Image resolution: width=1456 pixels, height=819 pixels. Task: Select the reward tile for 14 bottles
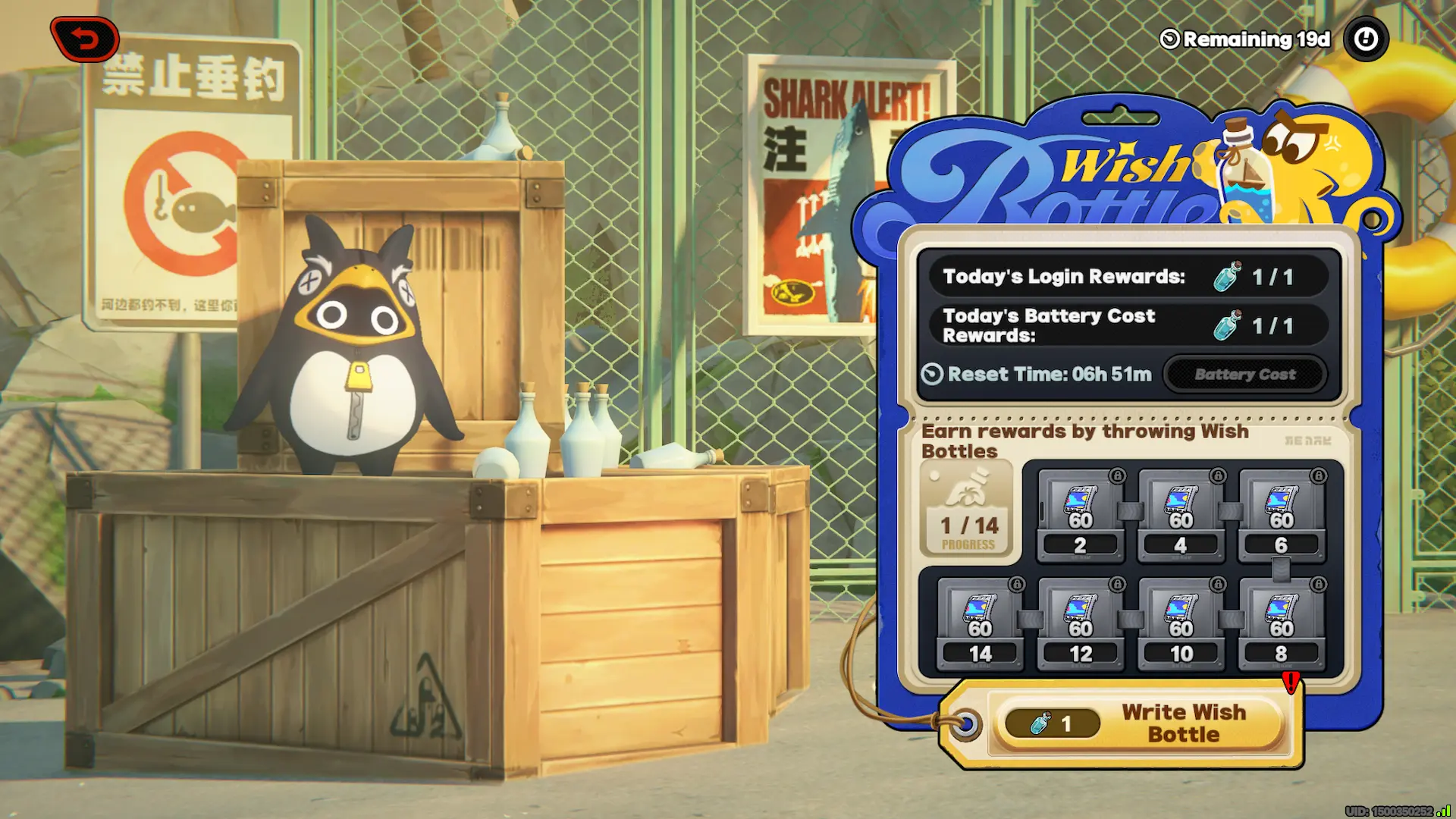pyautogui.click(x=980, y=624)
